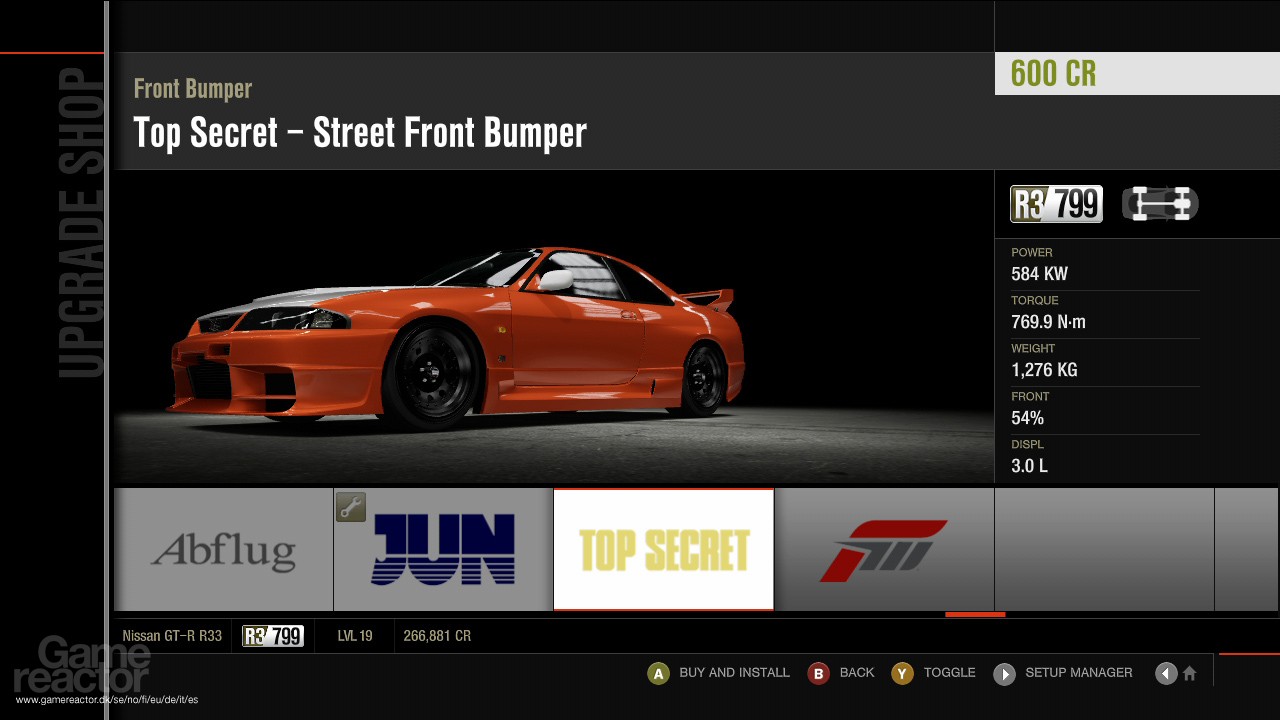Screen dimensions: 1280x720
Task: Click the Front Bumper category heading
Action: [x=193, y=89]
